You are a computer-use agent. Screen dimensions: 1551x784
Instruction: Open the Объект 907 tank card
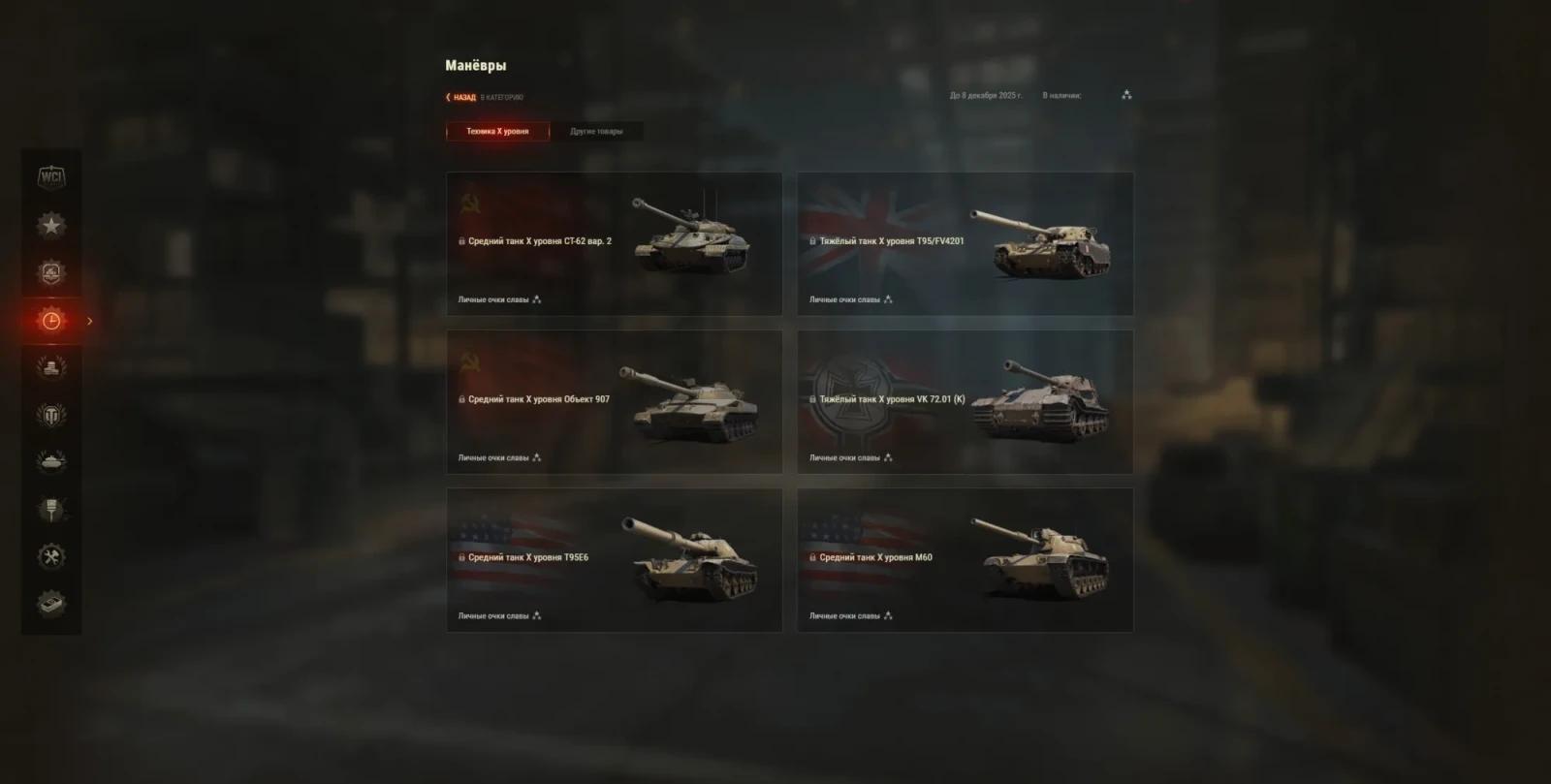tap(614, 401)
